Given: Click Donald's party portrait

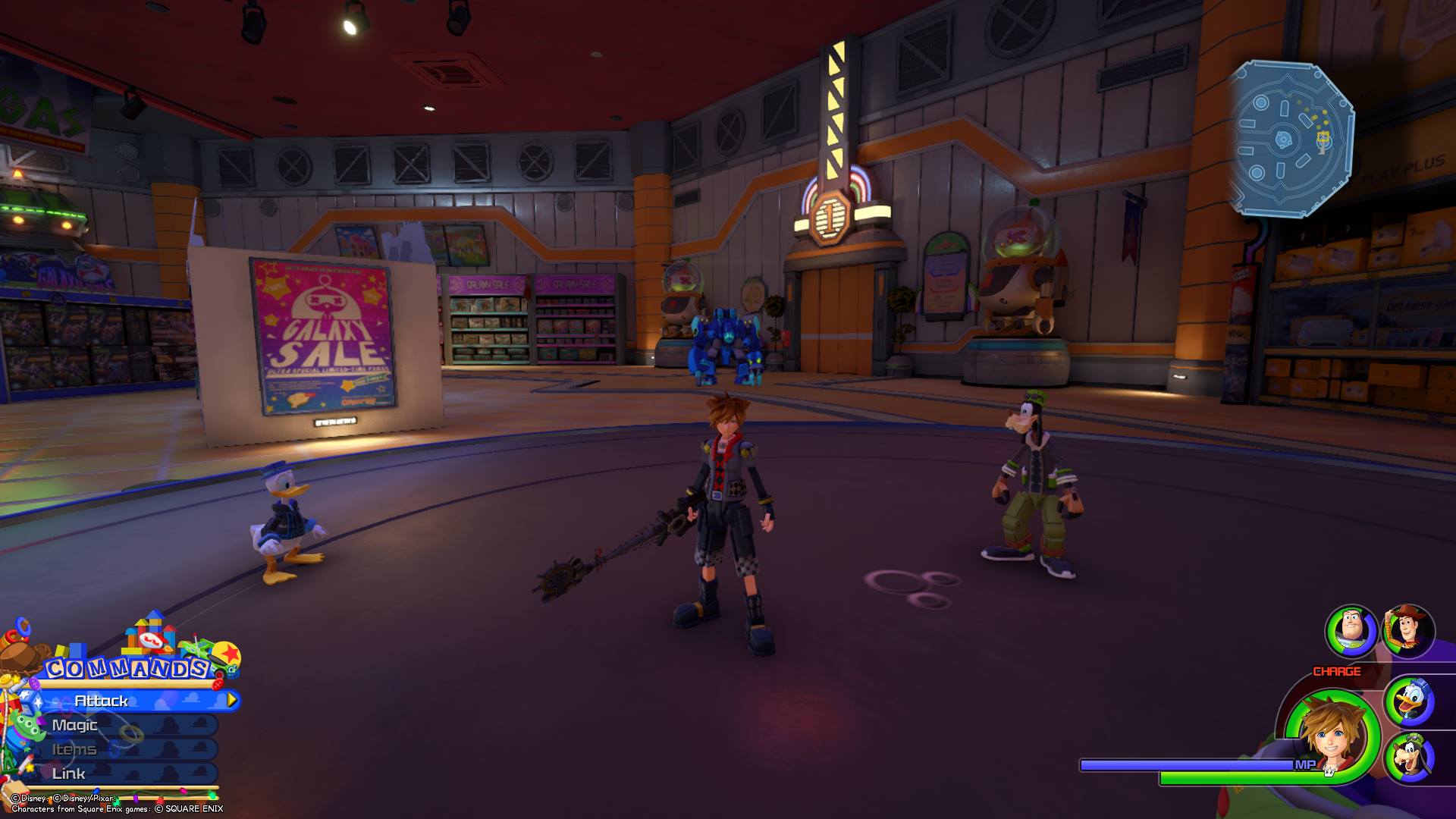Looking at the screenshot, I should [1409, 701].
